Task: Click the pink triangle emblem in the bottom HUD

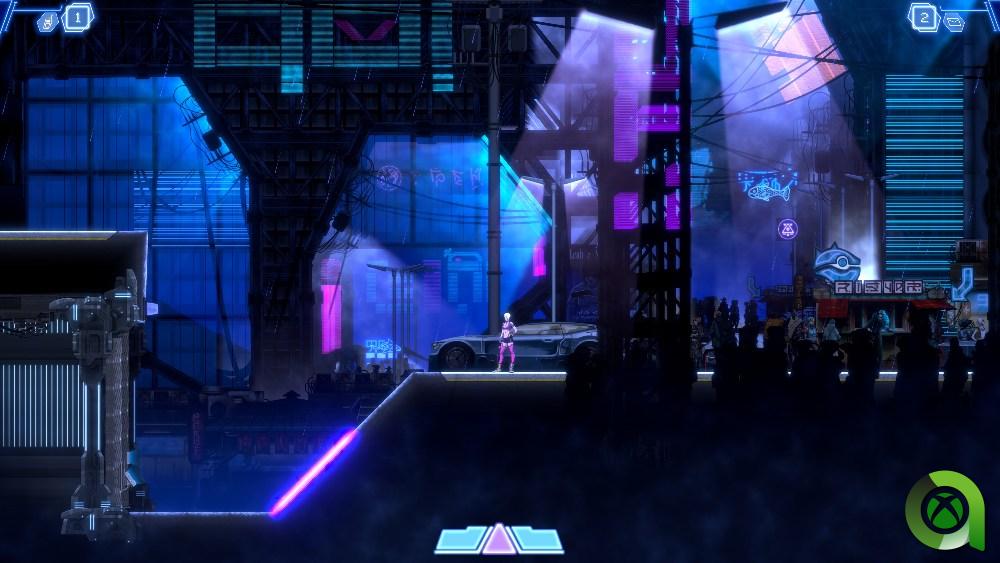Action: coord(498,539)
